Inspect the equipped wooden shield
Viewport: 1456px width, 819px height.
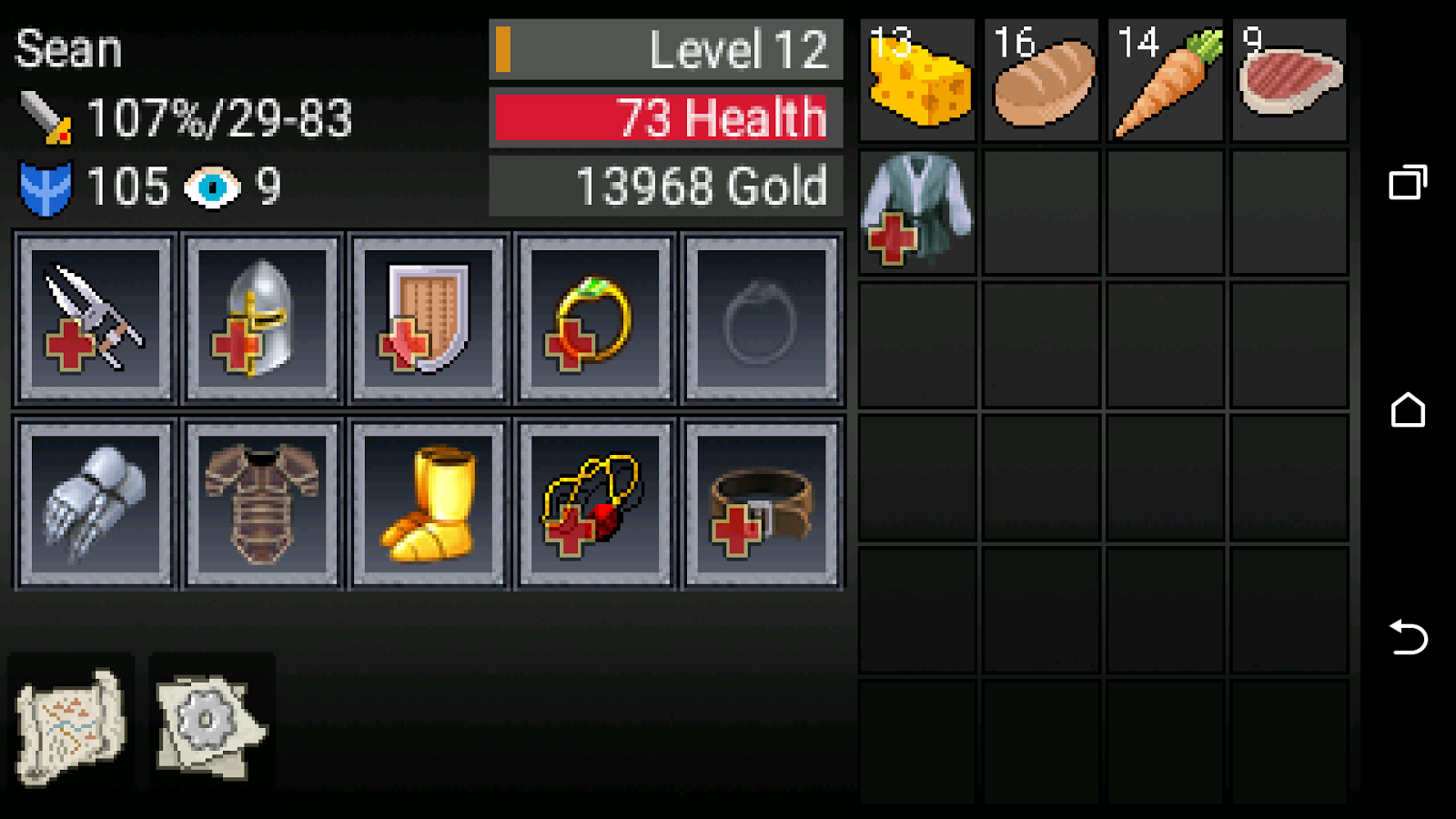428,318
